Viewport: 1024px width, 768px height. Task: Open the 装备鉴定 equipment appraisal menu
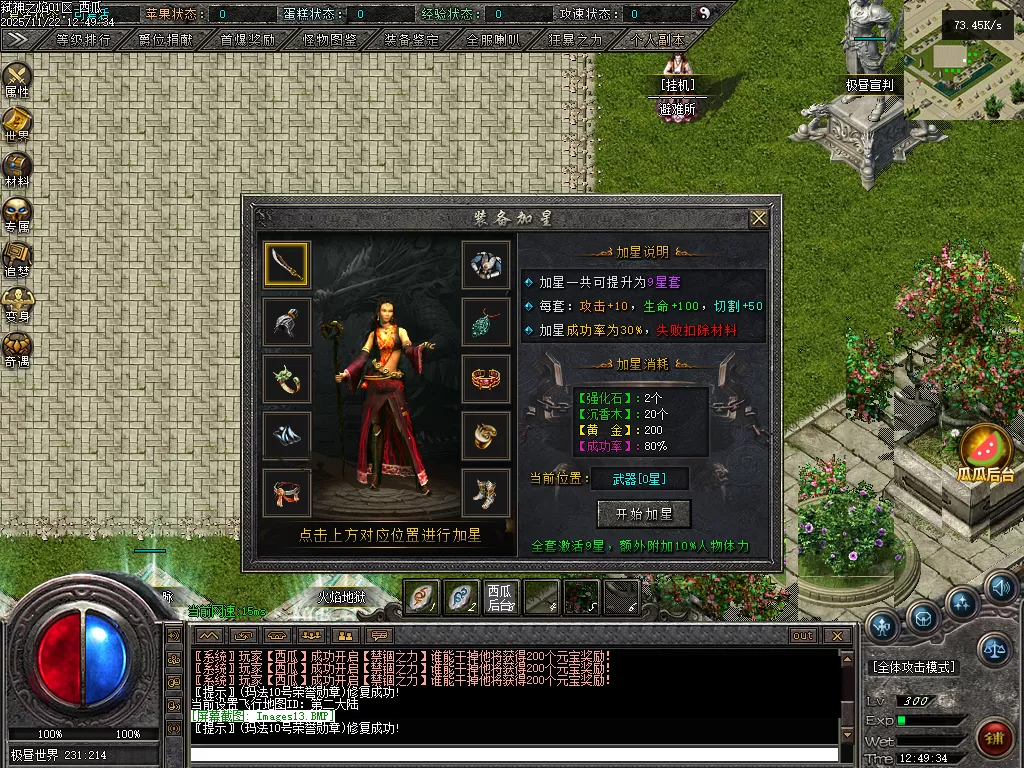point(412,40)
